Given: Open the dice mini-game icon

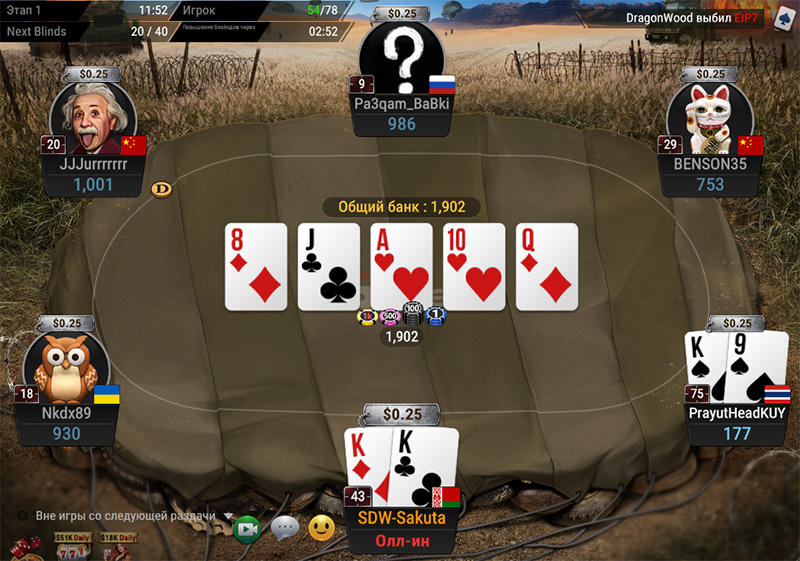Looking at the screenshot, I should coord(25,548).
